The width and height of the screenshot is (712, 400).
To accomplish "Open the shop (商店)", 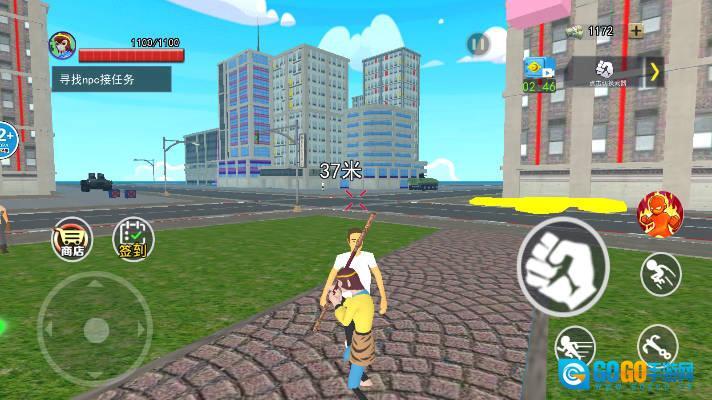I will tap(72, 238).
